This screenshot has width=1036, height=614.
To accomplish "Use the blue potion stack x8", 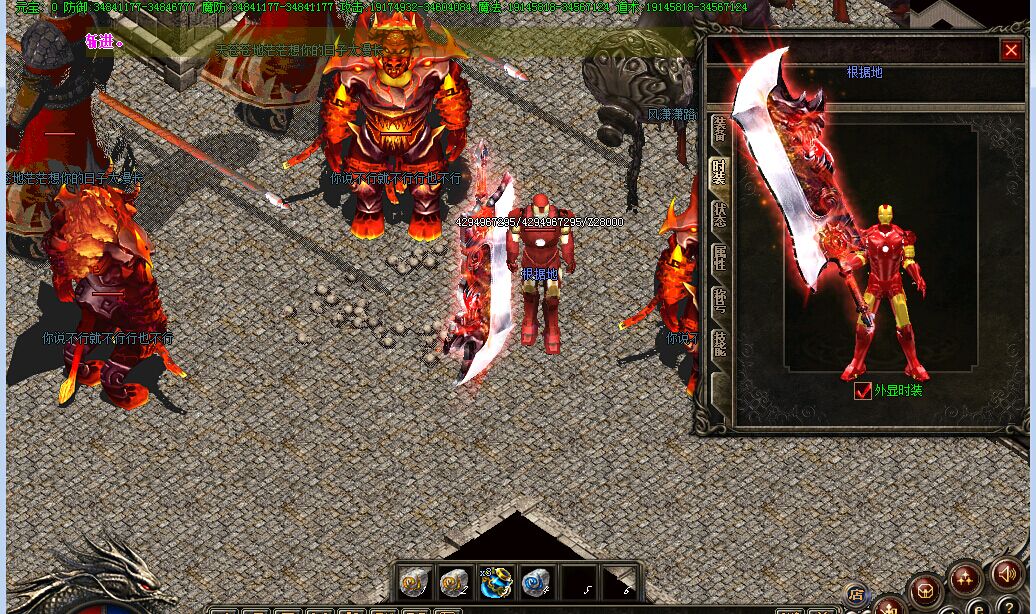I will click(496, 581).
